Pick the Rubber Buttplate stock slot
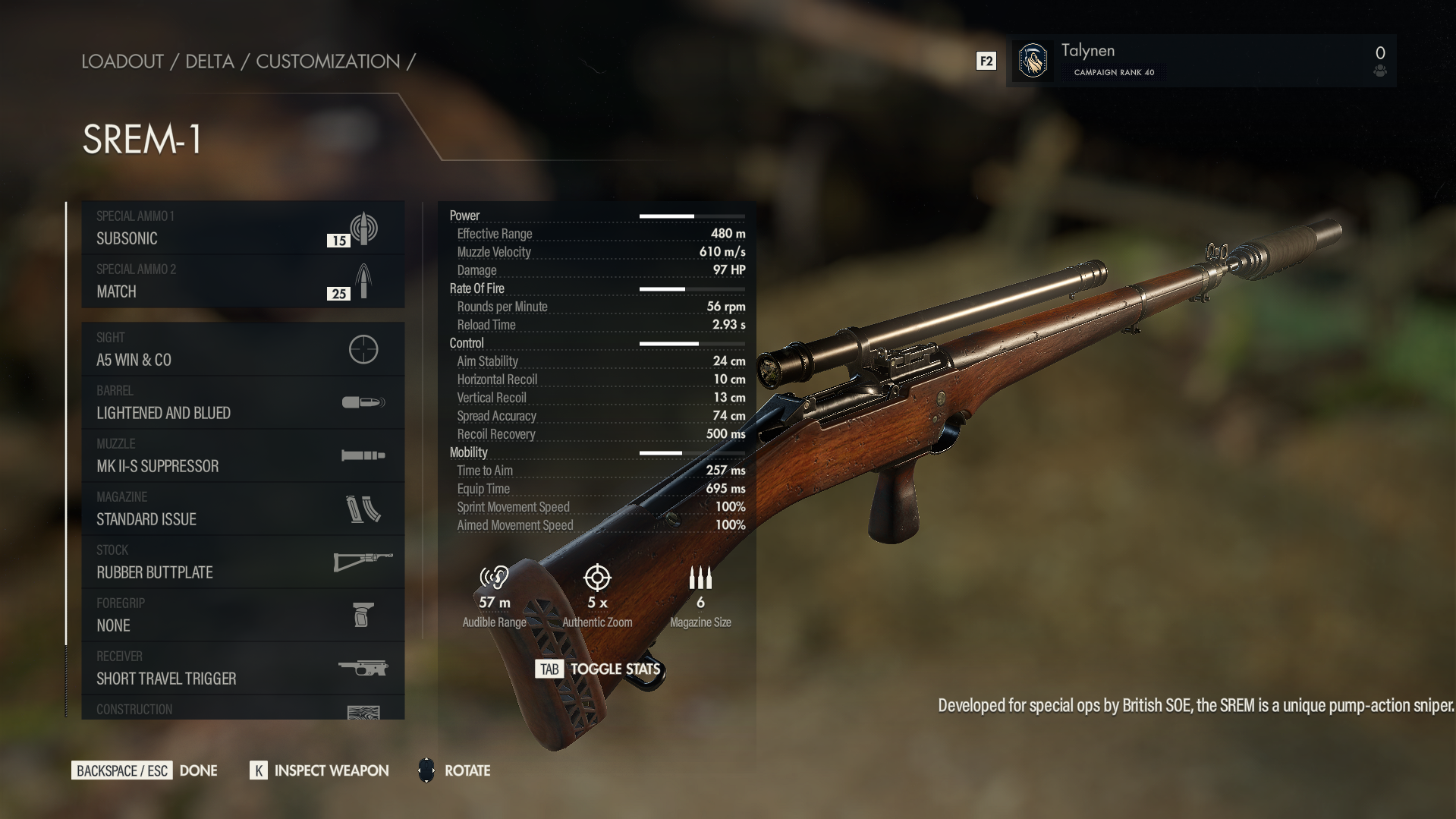Screen dimensions: 1456x819 pos(243,562)
